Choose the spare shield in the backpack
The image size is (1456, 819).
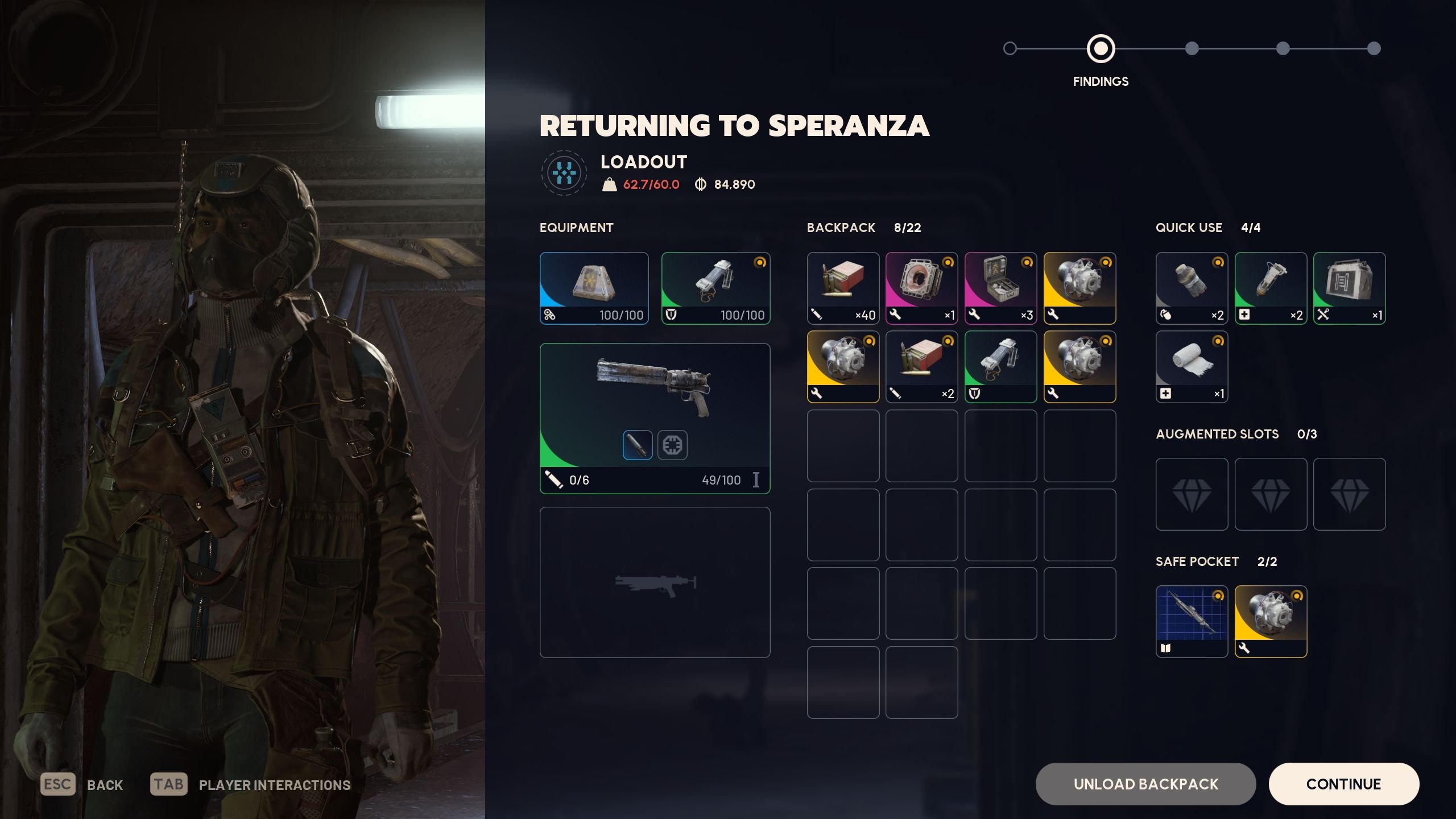click(x=1000, y=367)
